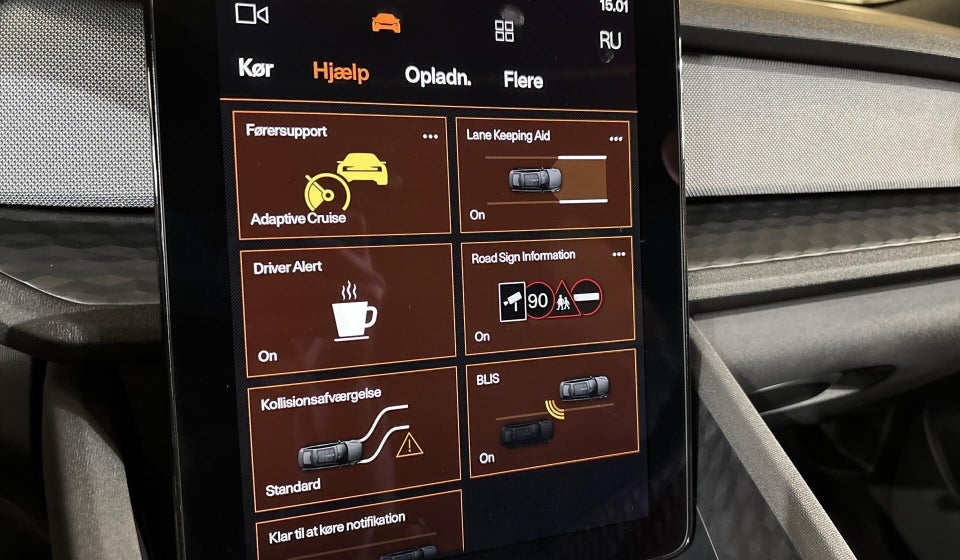Select the Hjælp tab
Image resolution: width=960 pixels, height=560 pixels.
(340, 73)
